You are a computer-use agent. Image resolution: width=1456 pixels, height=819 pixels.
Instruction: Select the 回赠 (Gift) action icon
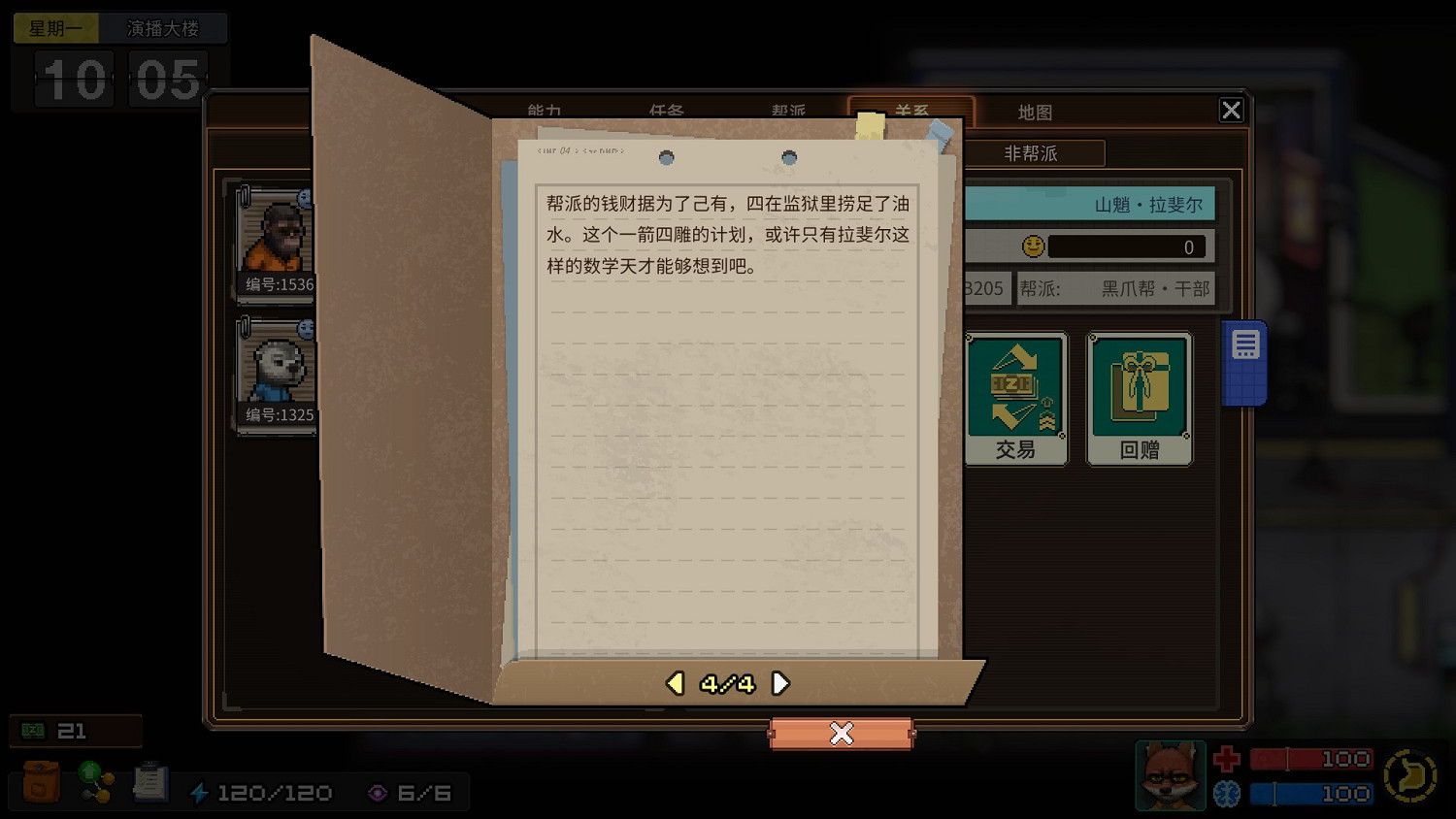tap(1139, 396)
